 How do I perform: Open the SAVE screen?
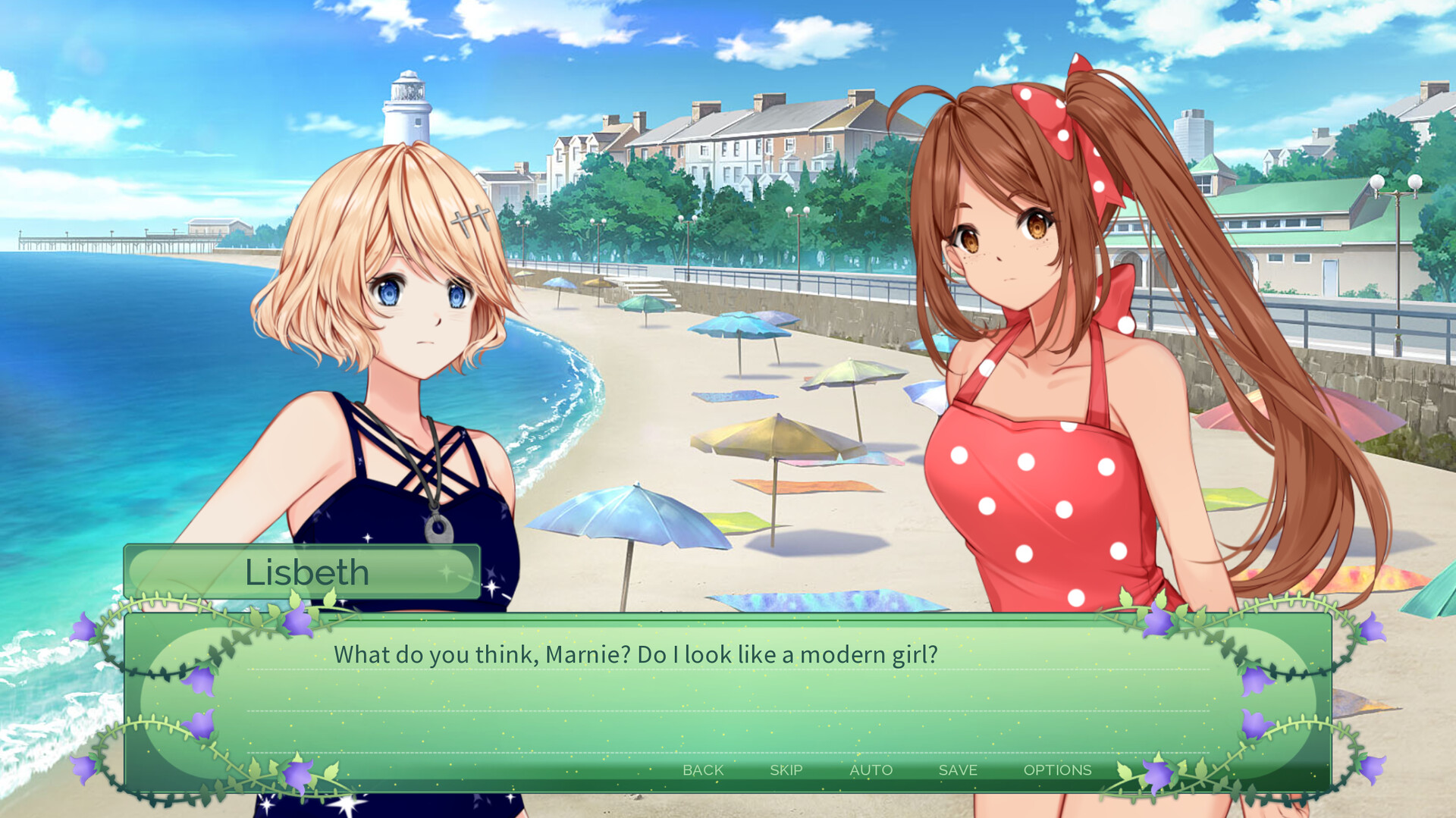(x=957, y=769)
